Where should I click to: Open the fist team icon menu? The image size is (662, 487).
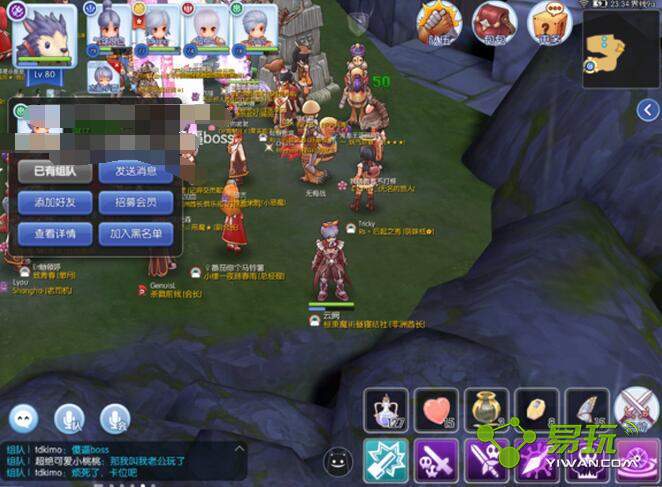coord(438,22)
